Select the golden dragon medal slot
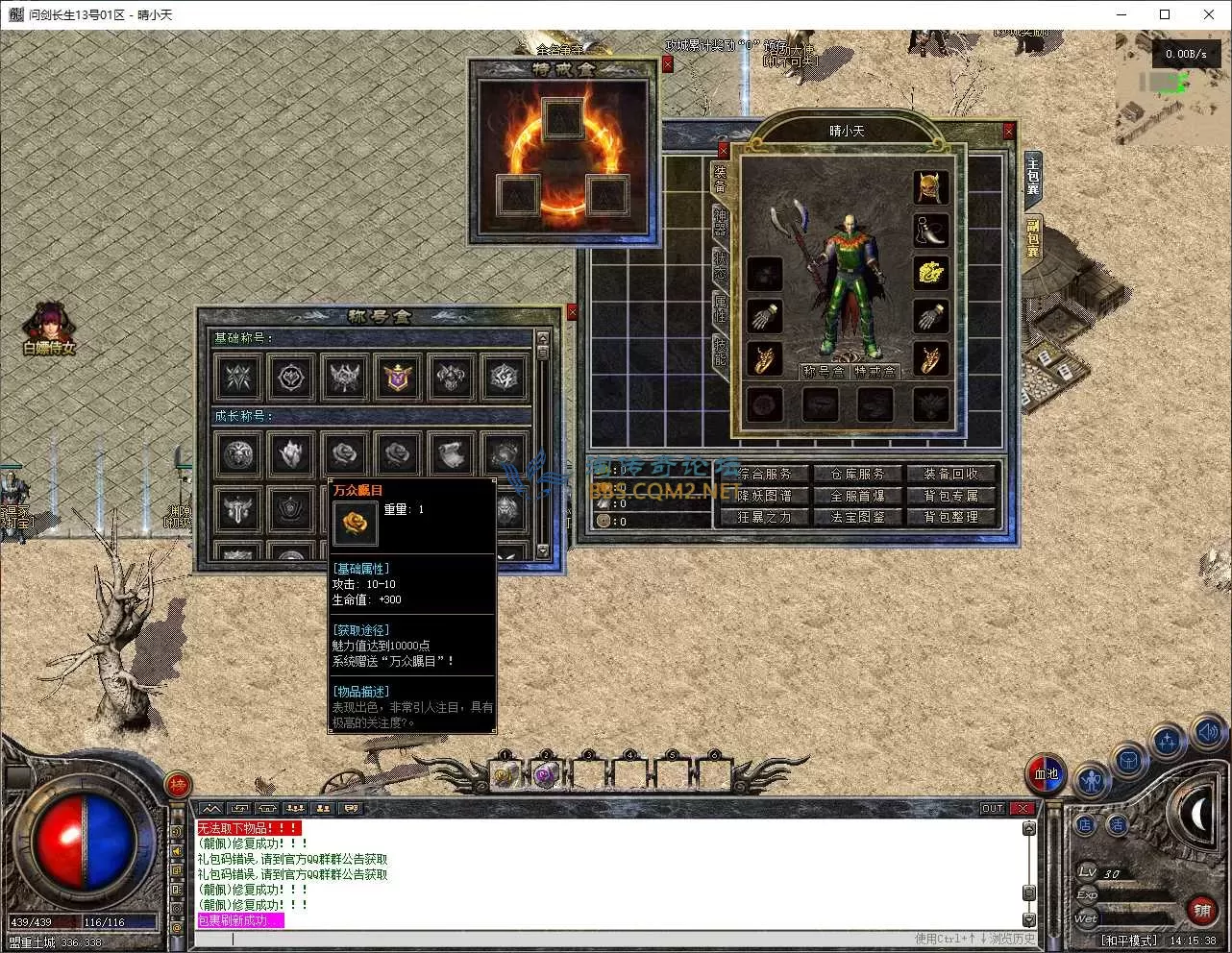Viewport: 1232px width, 953px height. pos(929,274)
